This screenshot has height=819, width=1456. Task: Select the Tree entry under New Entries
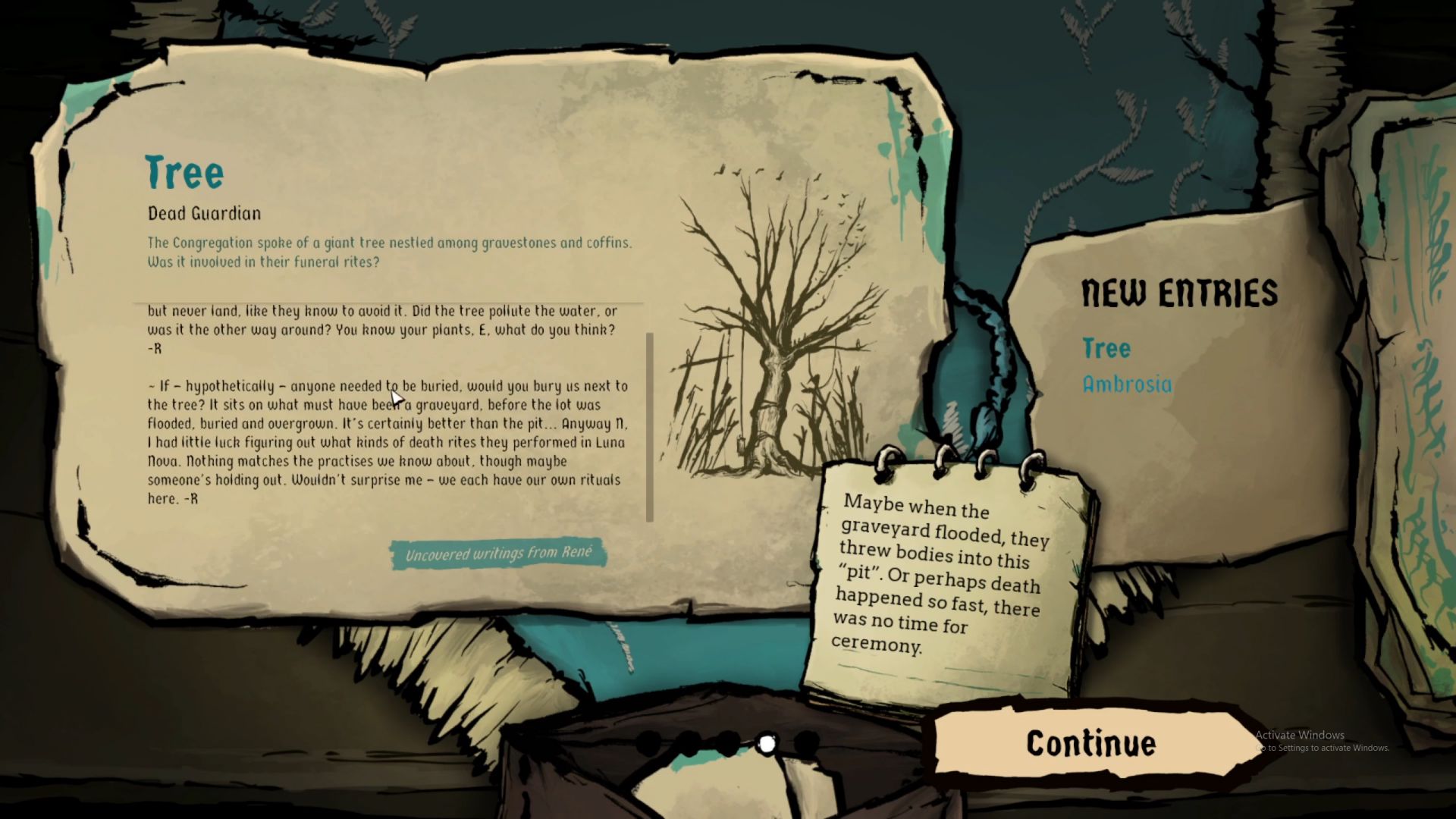(x=1106, y=349)
